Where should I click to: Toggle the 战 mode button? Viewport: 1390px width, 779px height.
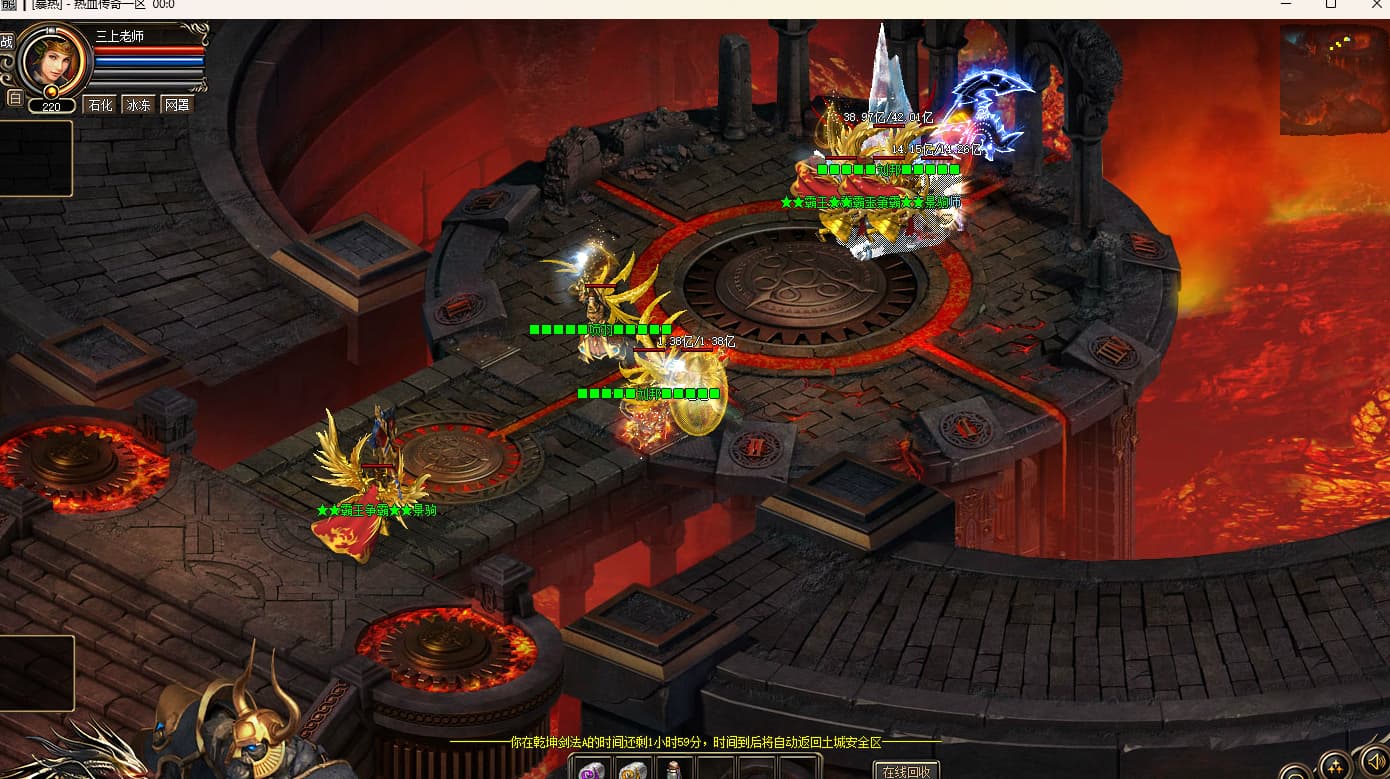pos(7,42)
